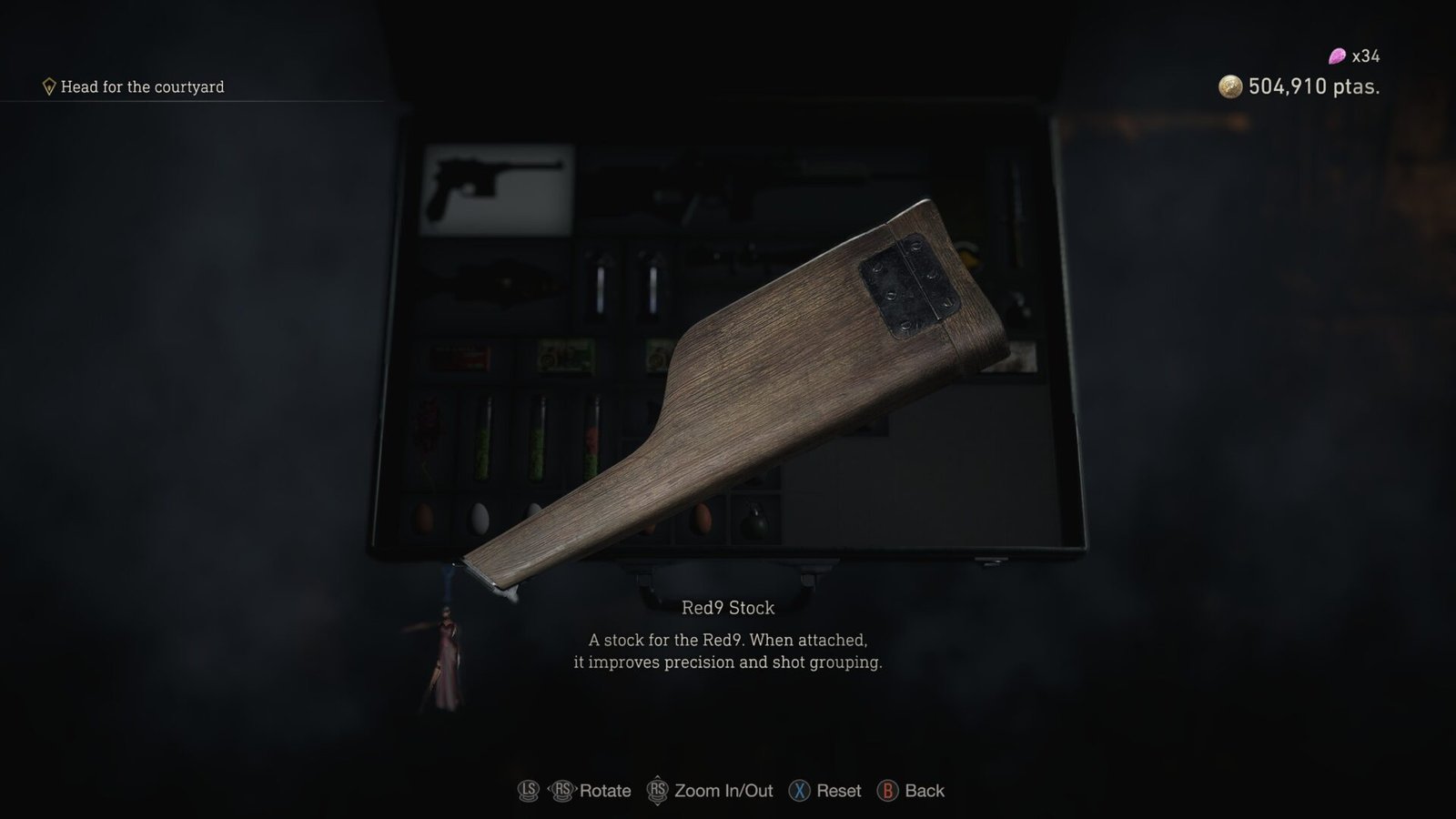Click the quest marker icon beside the objective
Viewport: 1456px width, 819px height.
[50, 87]
